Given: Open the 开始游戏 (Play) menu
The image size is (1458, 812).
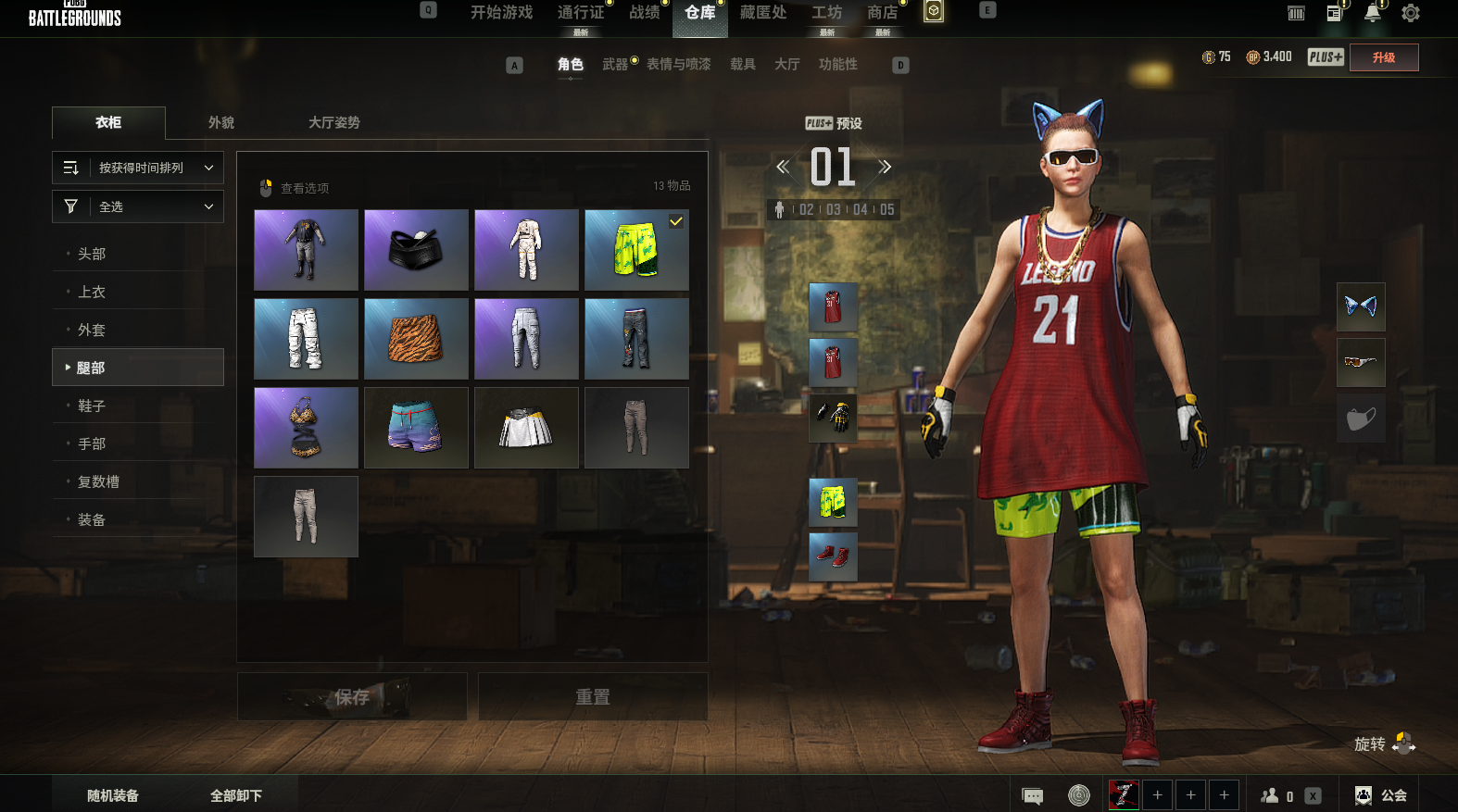Looking at the screenshot, I should pyautogui.click(x=501, y=13).
